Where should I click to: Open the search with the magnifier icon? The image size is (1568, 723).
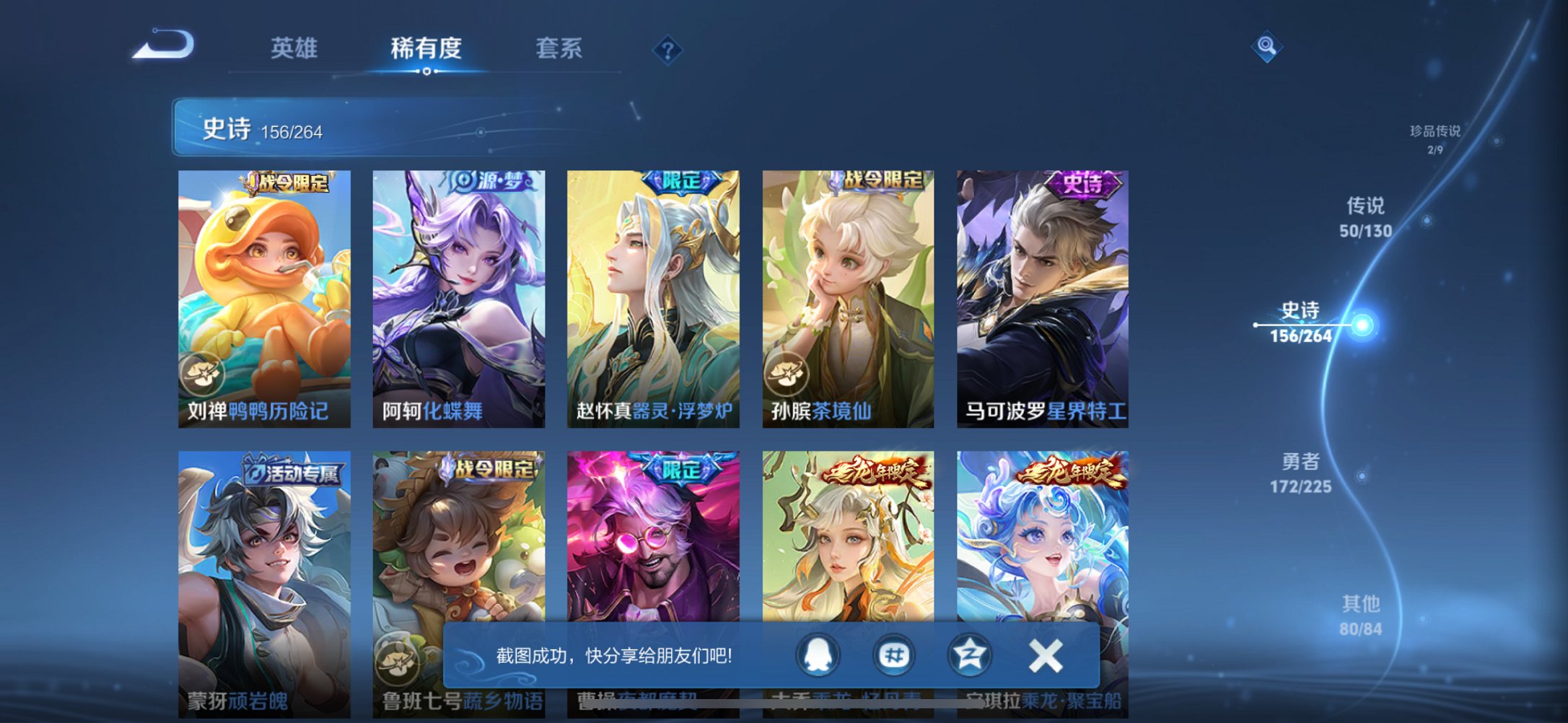point(1268,46)
